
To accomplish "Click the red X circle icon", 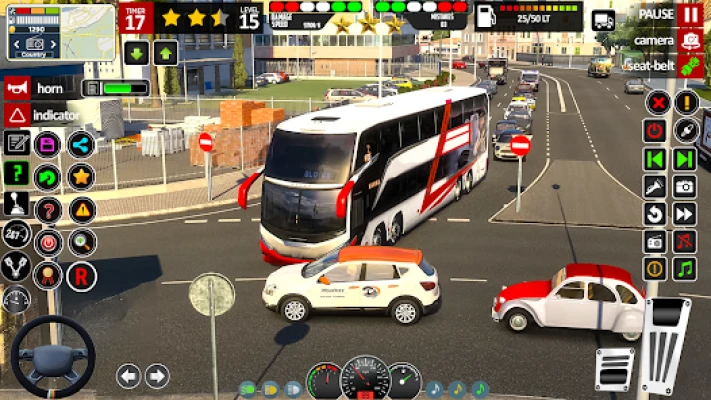I will pos(656,102).
